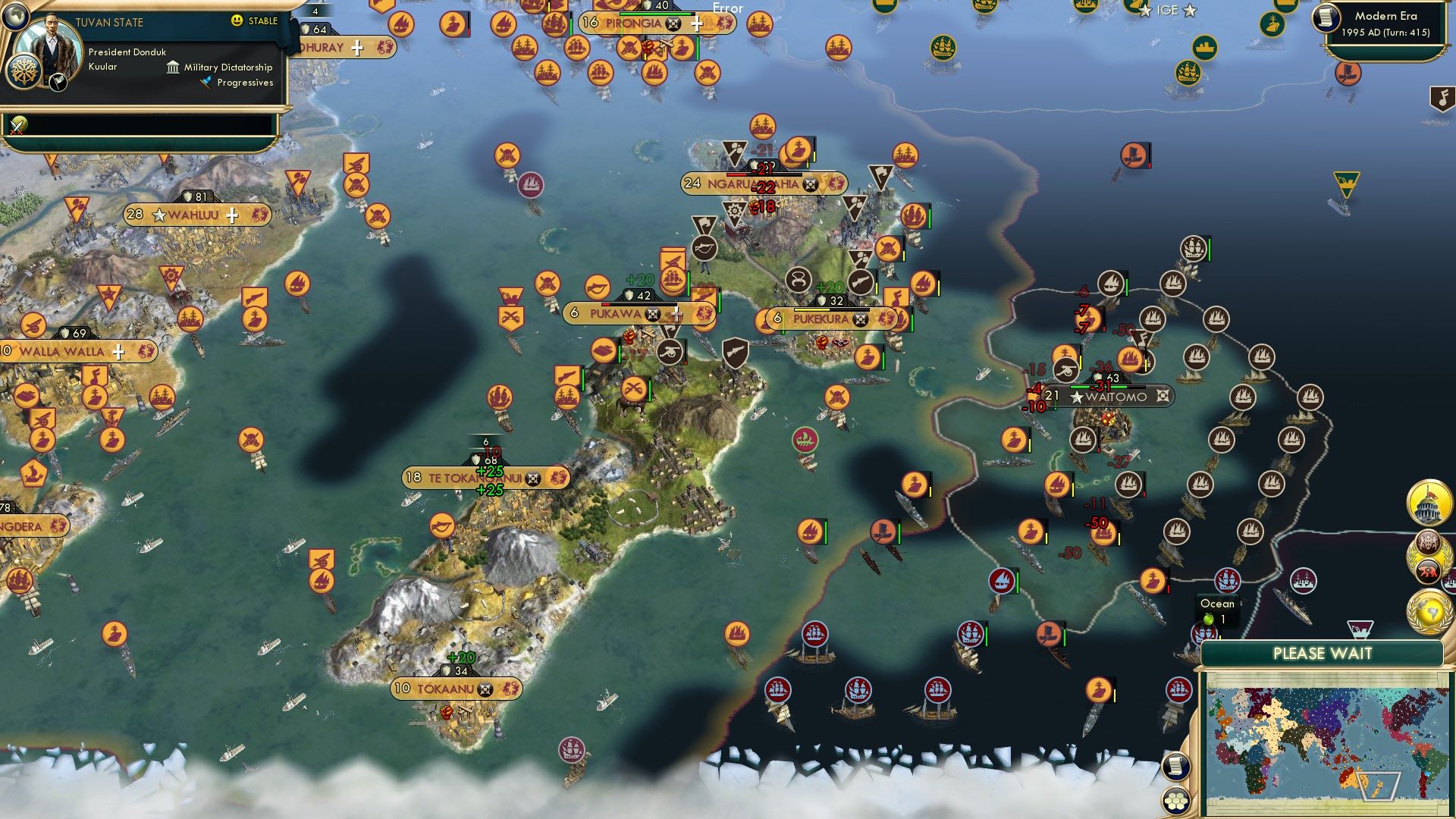
Task: Click the crossed-swords war notification below leader panel
Action: click(x=17, y=125)
